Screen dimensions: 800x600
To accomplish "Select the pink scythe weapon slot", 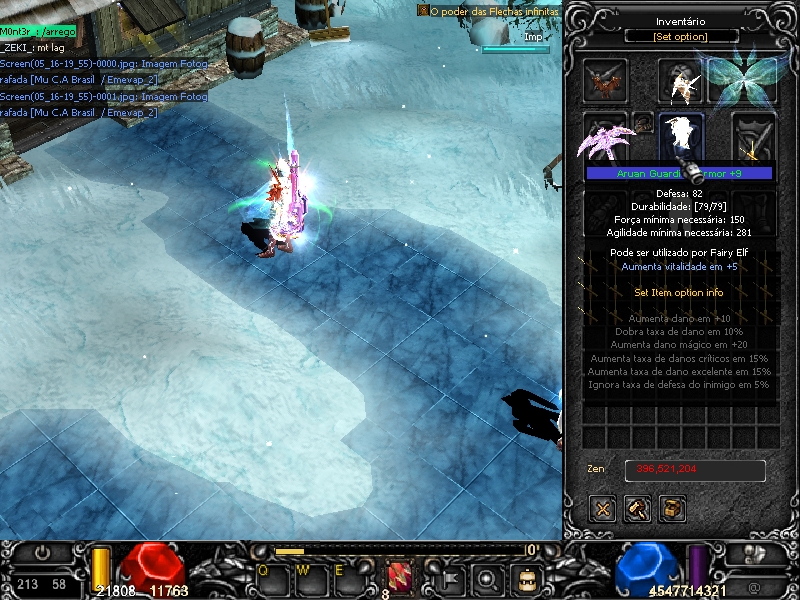I will [x=605, y=138].
